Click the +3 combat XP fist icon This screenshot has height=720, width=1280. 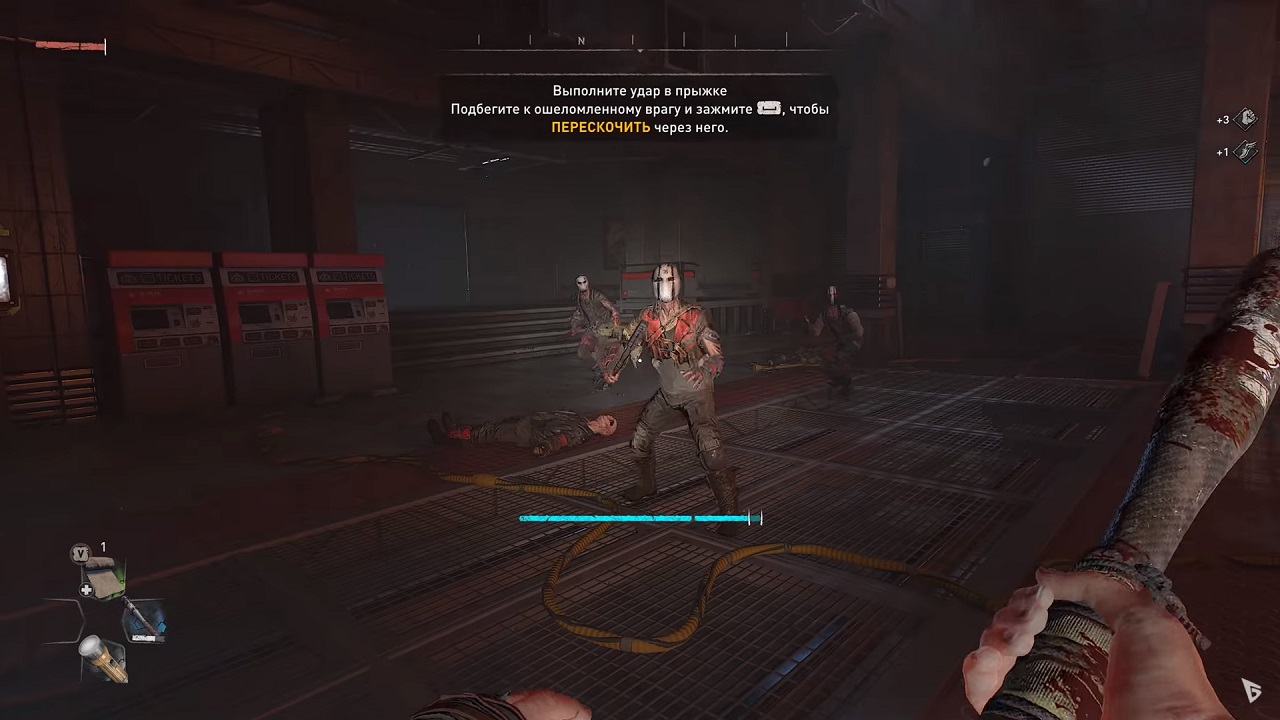[1245, 119]
